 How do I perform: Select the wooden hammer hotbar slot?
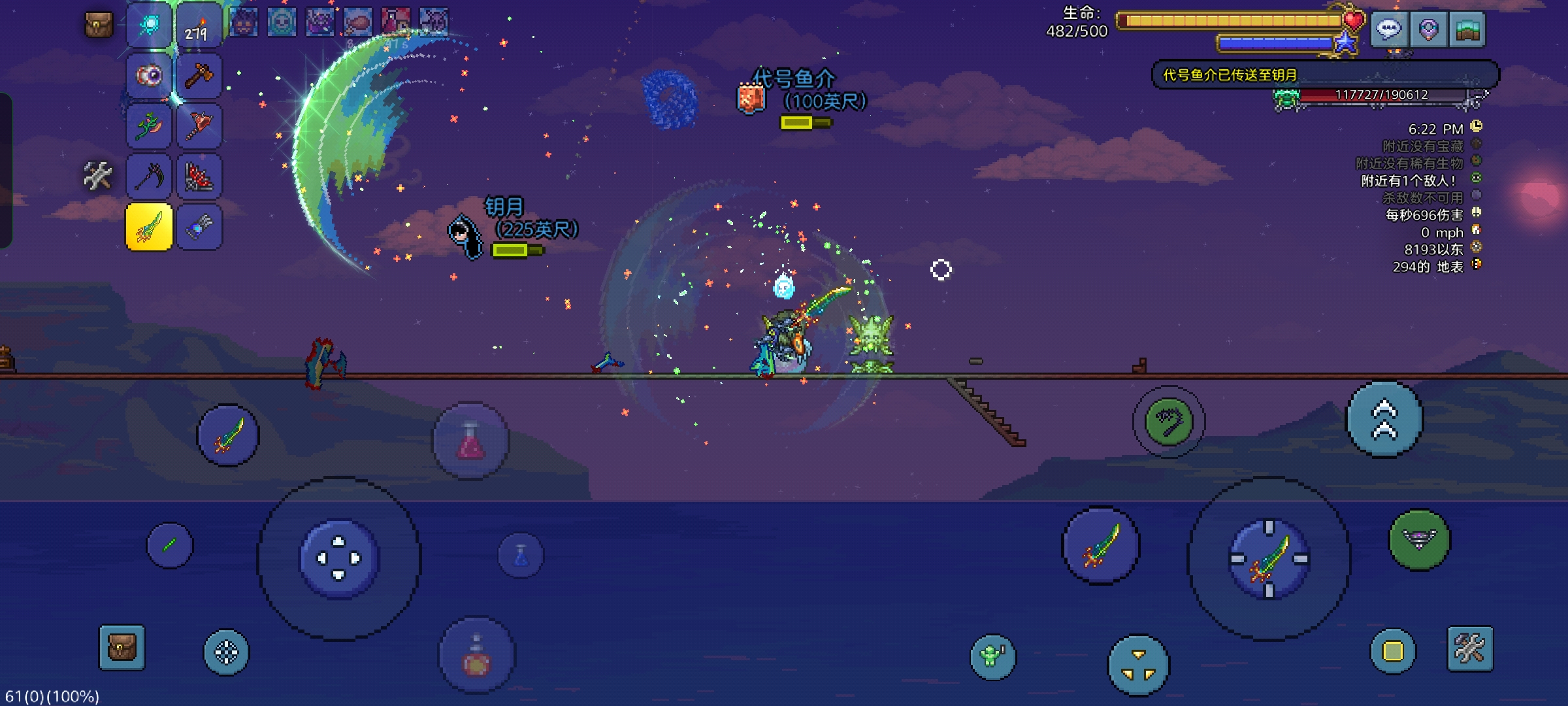click(x=199, y=76)
